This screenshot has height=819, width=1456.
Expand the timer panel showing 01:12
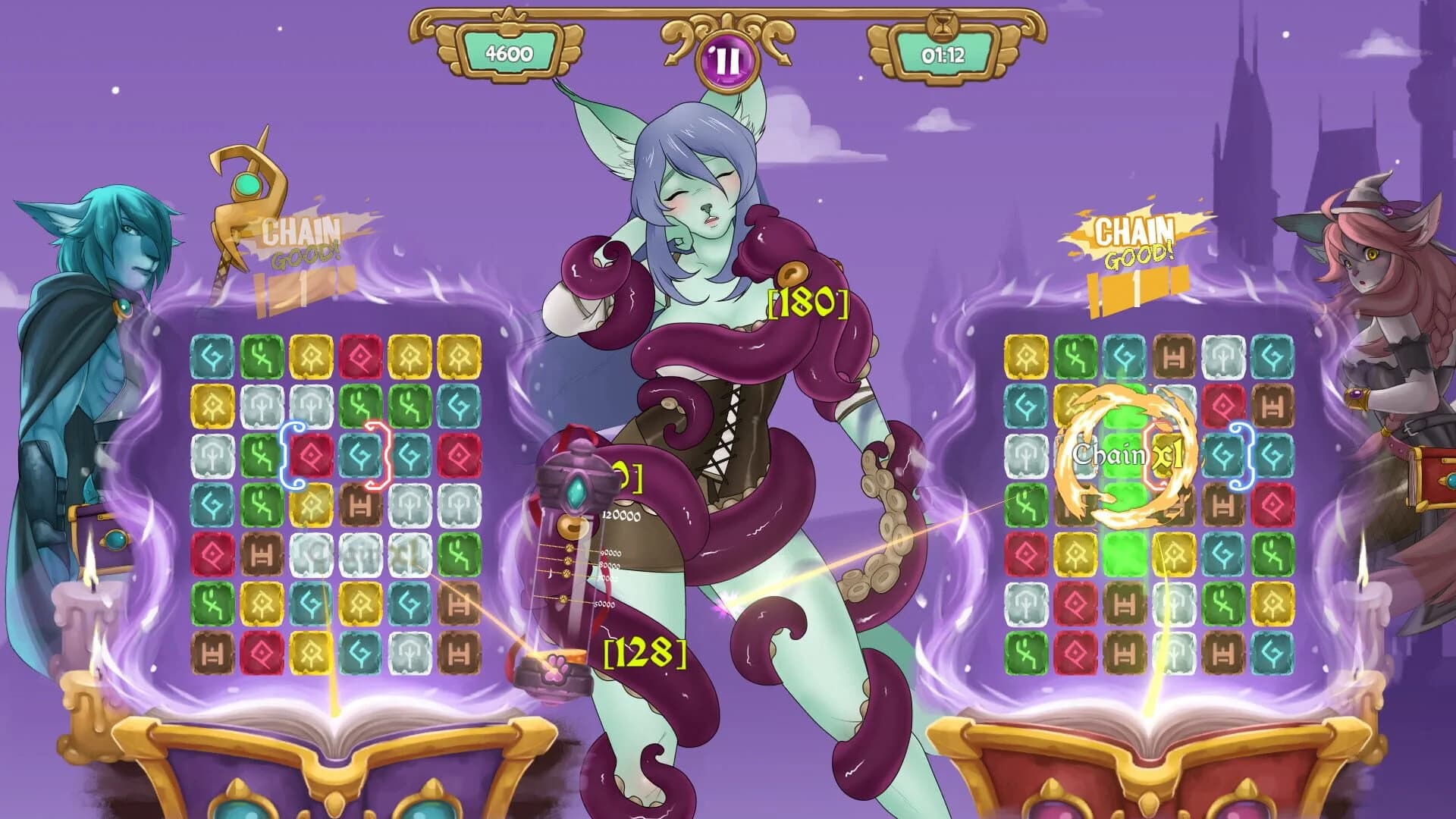coord(944,55)
